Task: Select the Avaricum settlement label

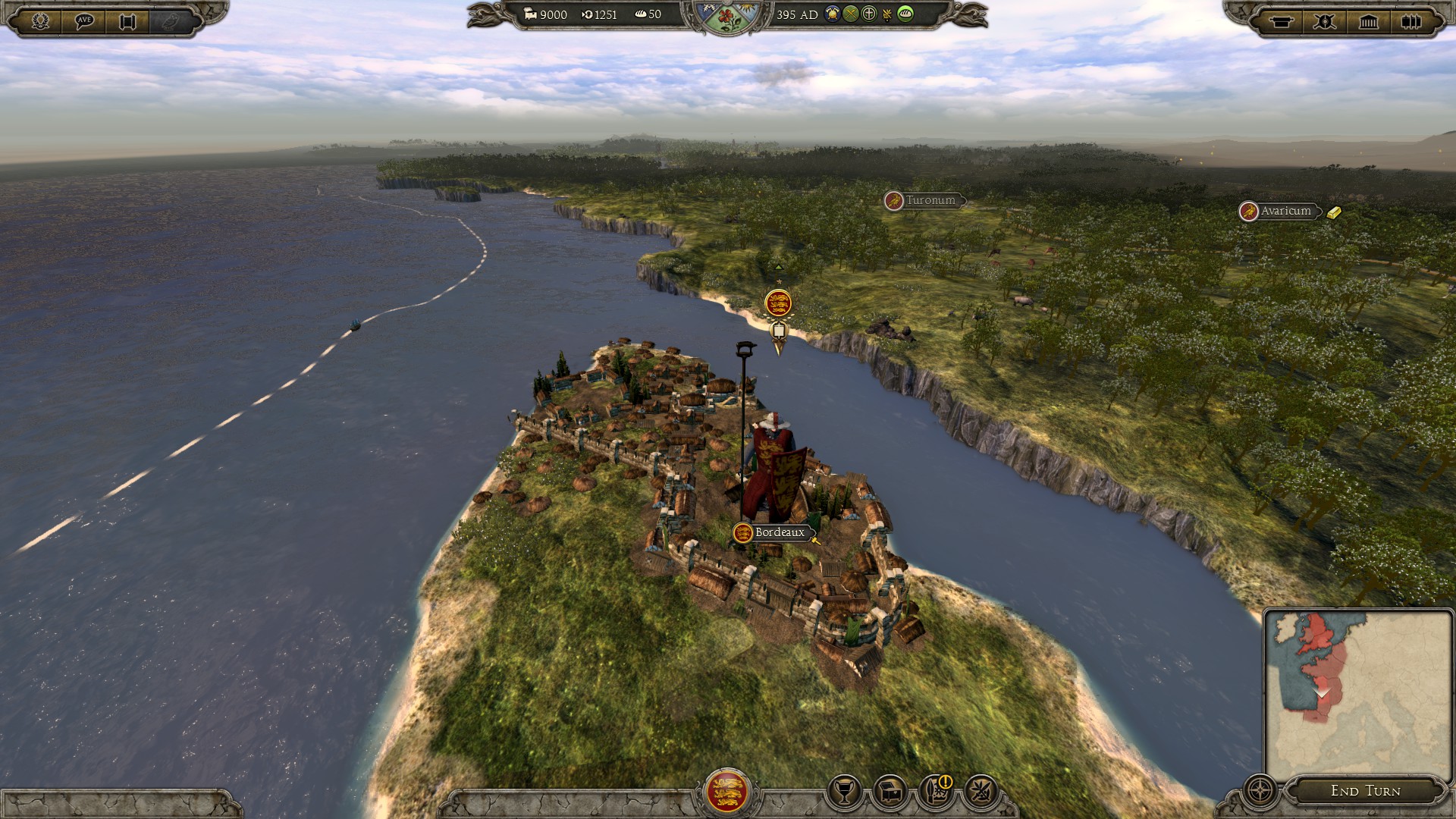Action: 1285,212
